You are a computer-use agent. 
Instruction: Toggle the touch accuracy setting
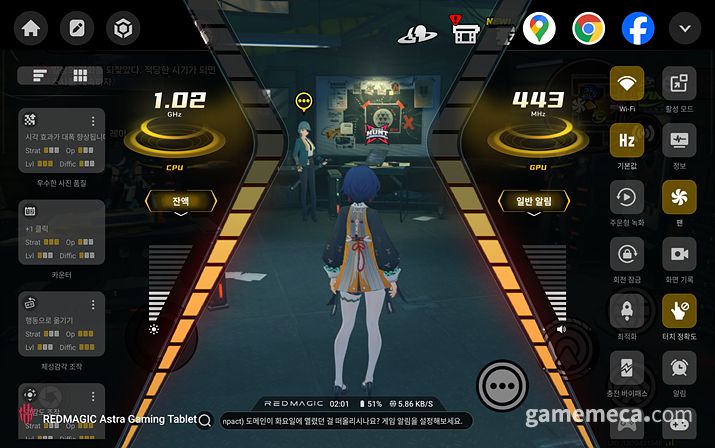click(x=679, y=311)
